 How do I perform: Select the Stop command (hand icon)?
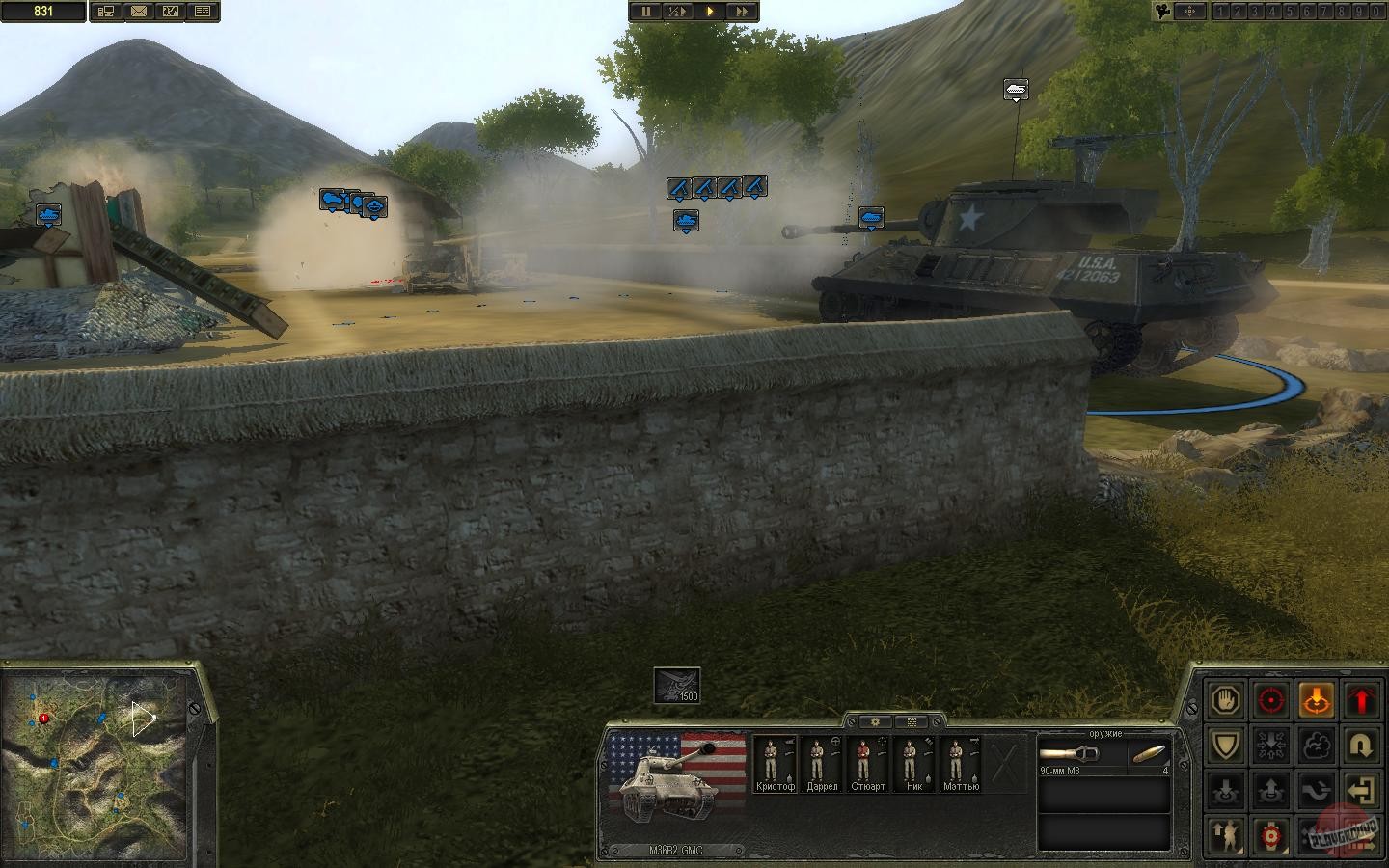tap(1225, 699)
